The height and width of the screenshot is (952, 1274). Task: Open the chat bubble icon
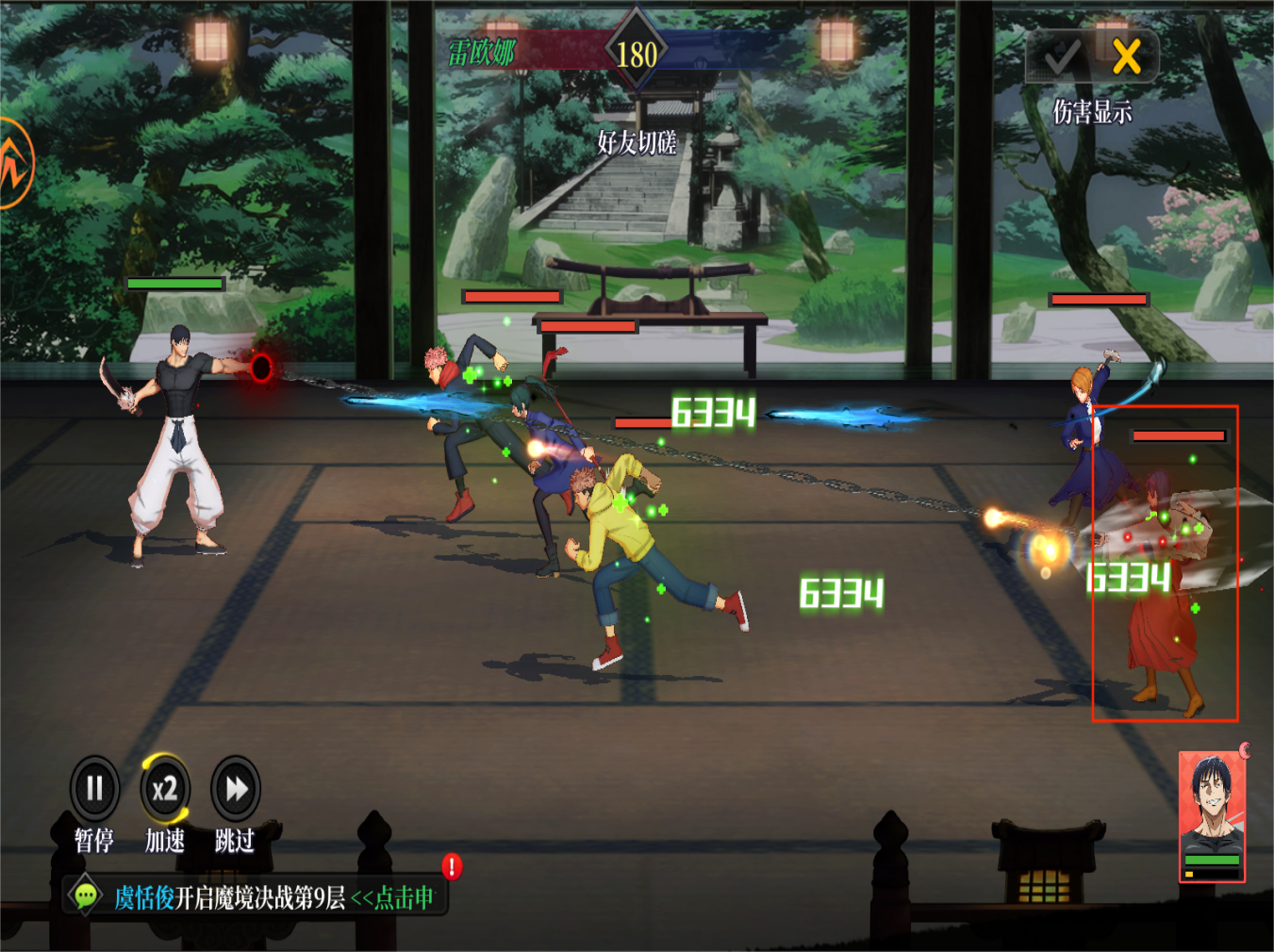pos(86,895)
